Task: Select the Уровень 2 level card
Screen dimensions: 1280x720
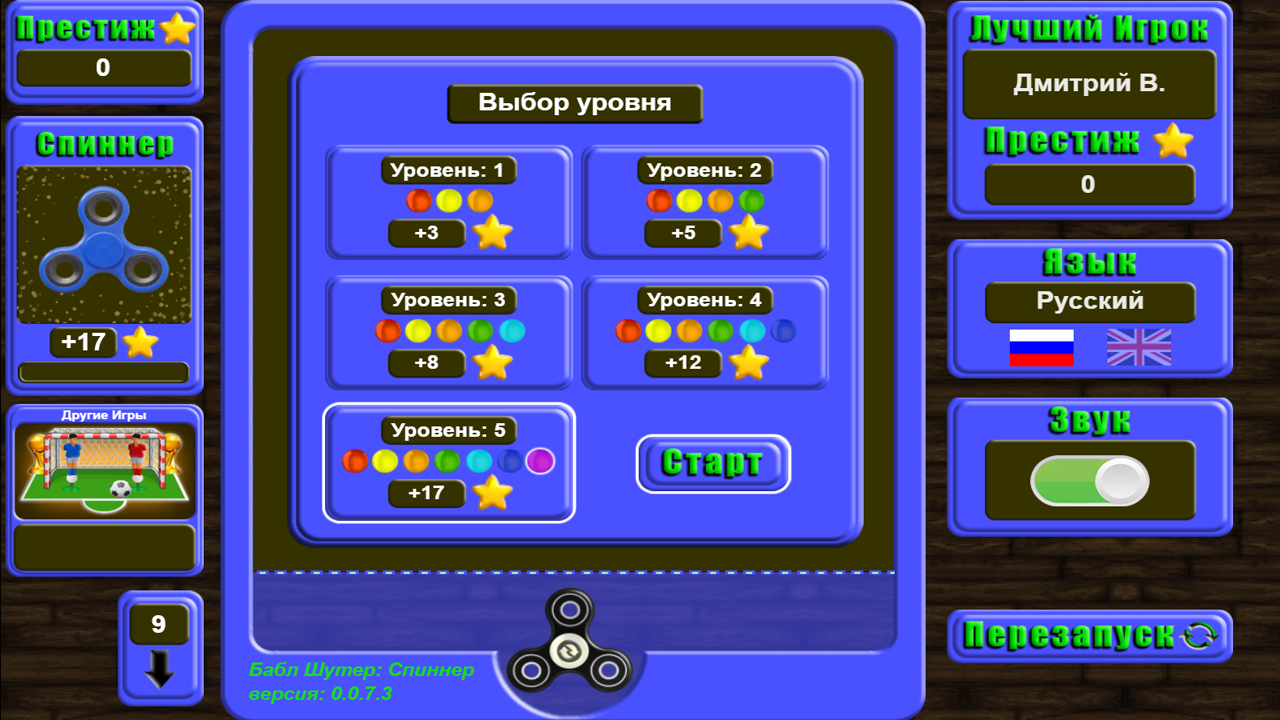Action: point(706,200)
